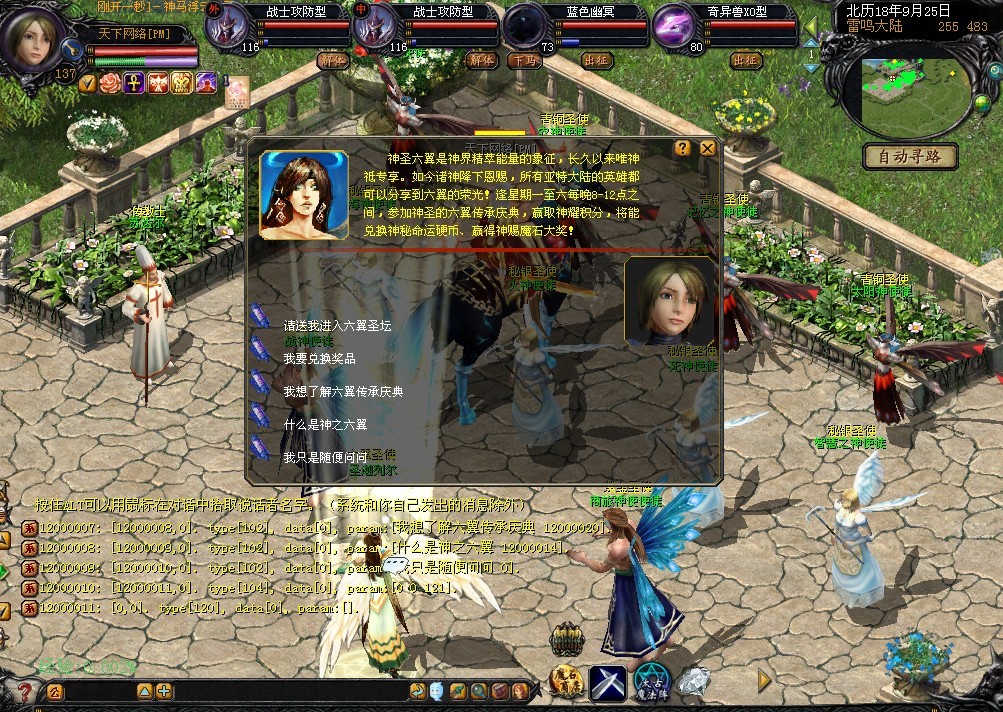Screen dimensions: 1003x712
Task: Click 出征 under the 奇异兽XO型 pet
Action: coord(746,60)
